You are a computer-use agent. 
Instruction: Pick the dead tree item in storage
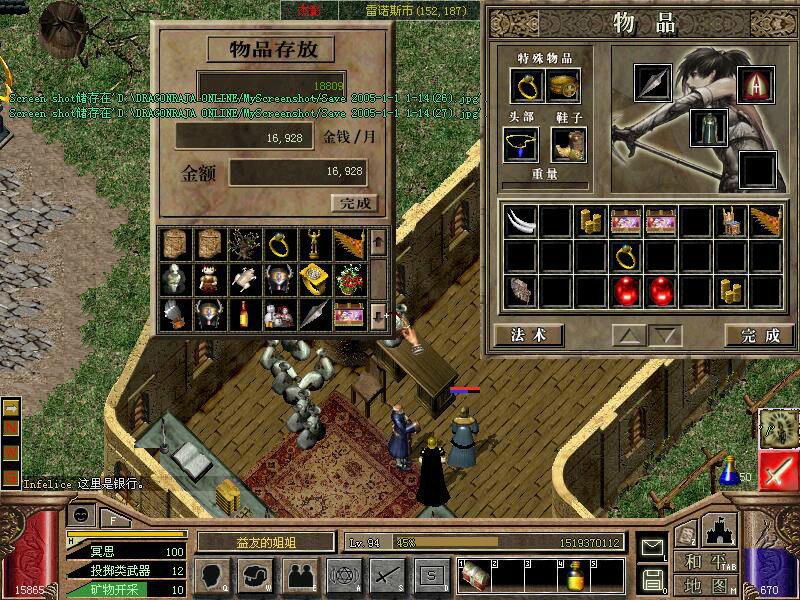point(243,243)
